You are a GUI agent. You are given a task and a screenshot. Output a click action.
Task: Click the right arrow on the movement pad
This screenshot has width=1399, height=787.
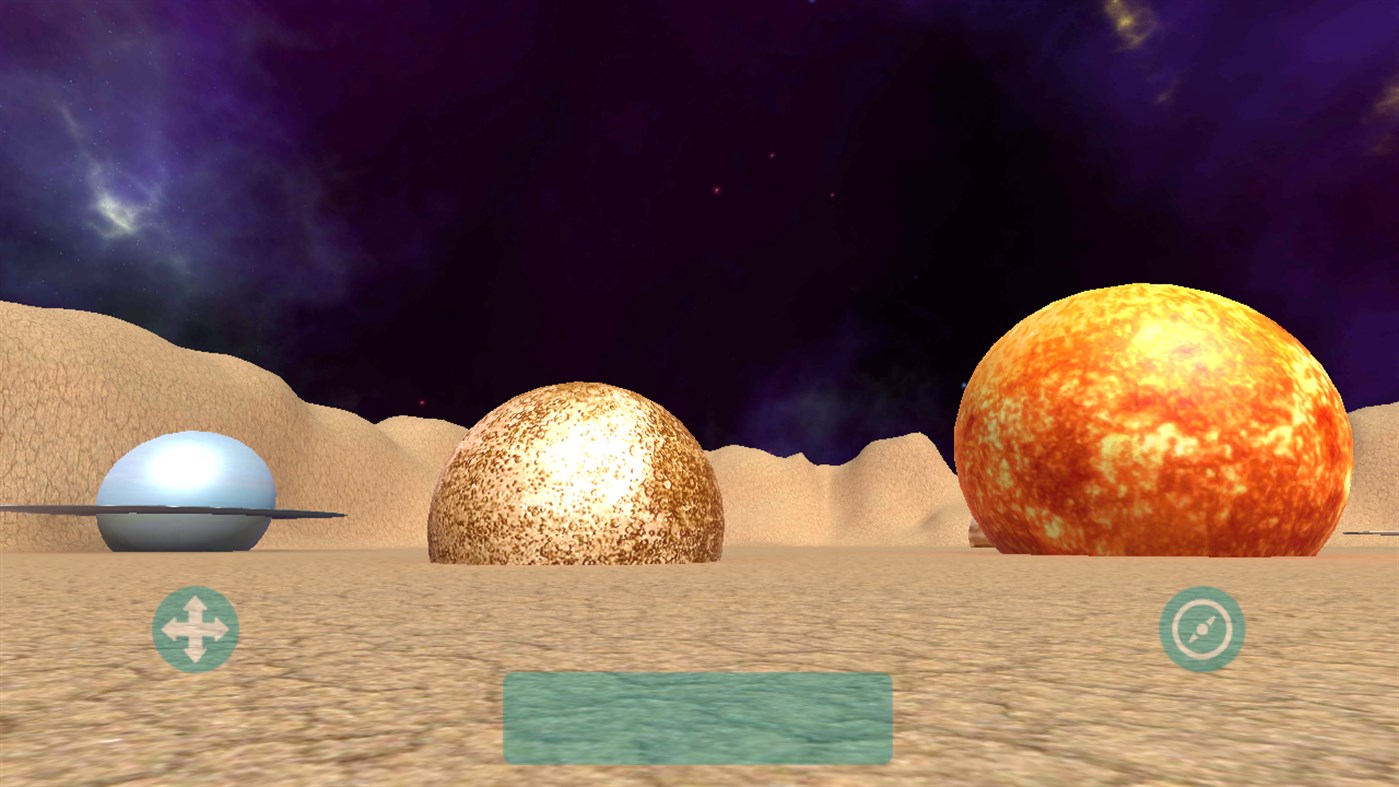[220, 630]
